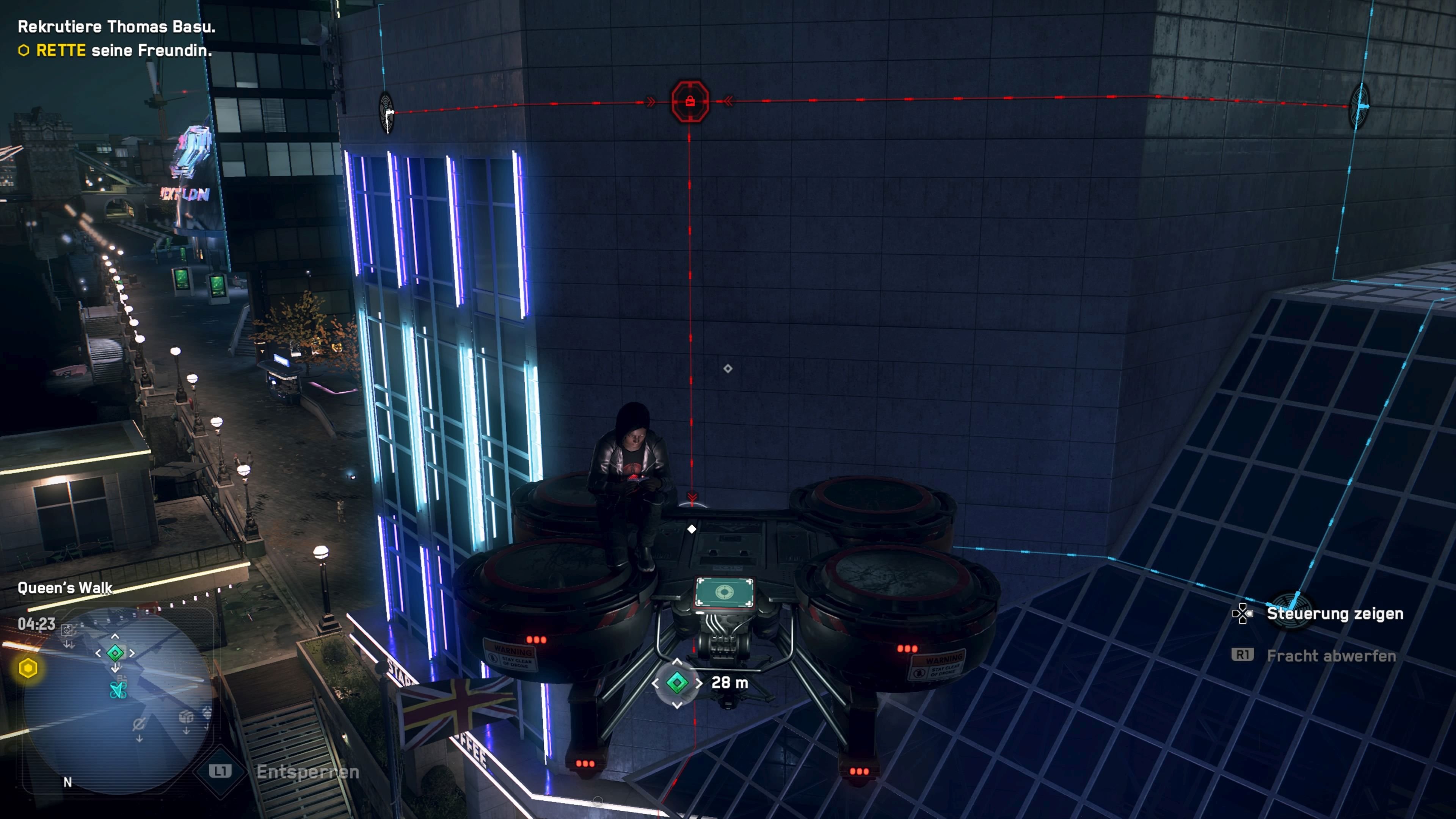Click the yellow hexagon tech point on the minimap
1456x819 pixels.
pos(30,668)
